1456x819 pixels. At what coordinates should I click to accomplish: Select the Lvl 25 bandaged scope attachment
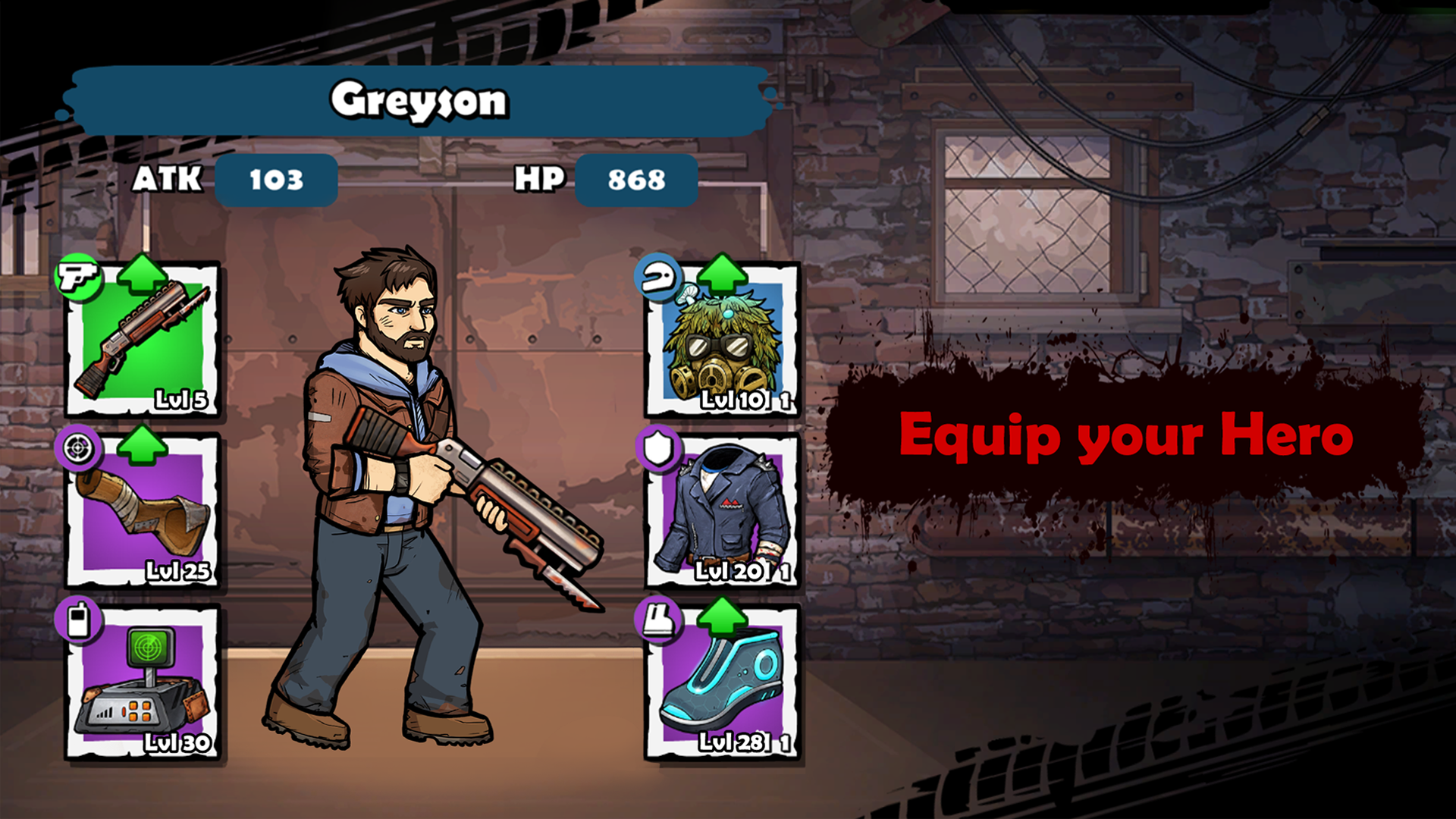point(144,516)
